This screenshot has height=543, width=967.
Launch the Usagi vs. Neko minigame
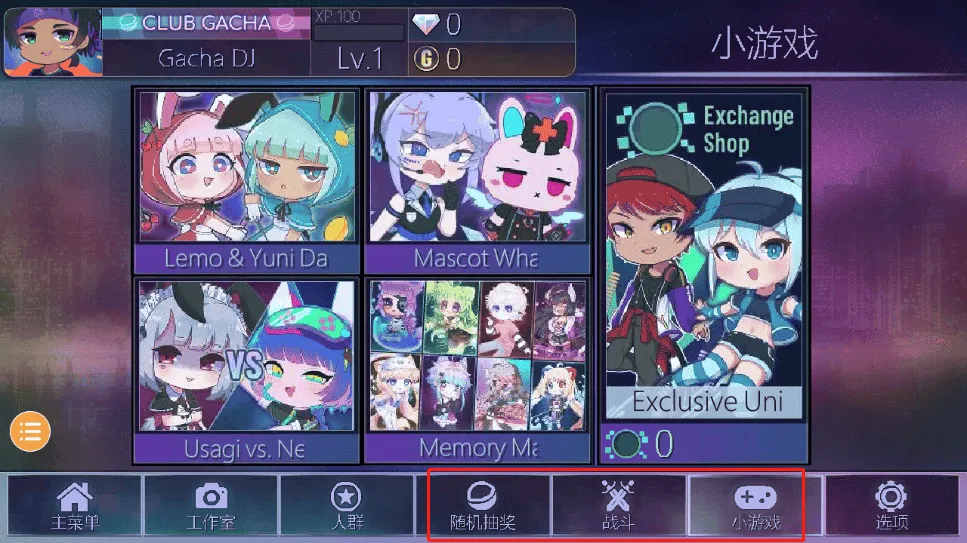point(246,370)
